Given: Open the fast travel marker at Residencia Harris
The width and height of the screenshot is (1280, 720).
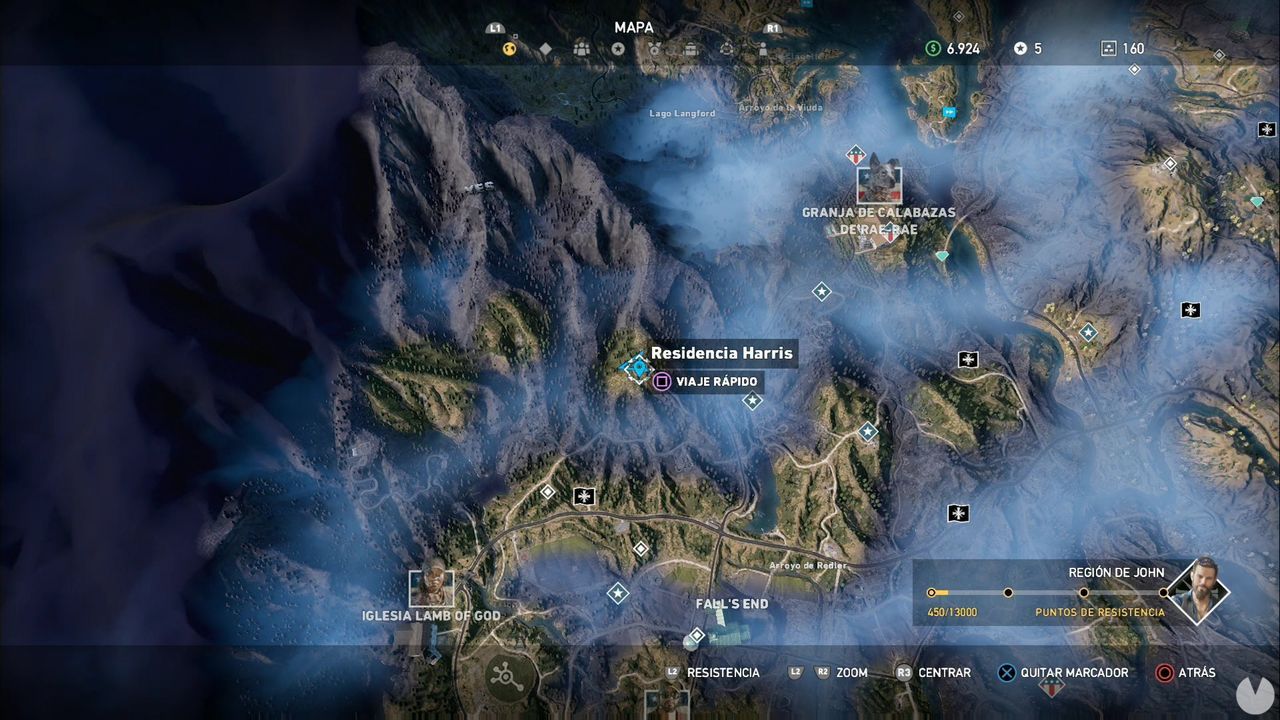Looking at the screenshot, I should click(x=636, y=370).
